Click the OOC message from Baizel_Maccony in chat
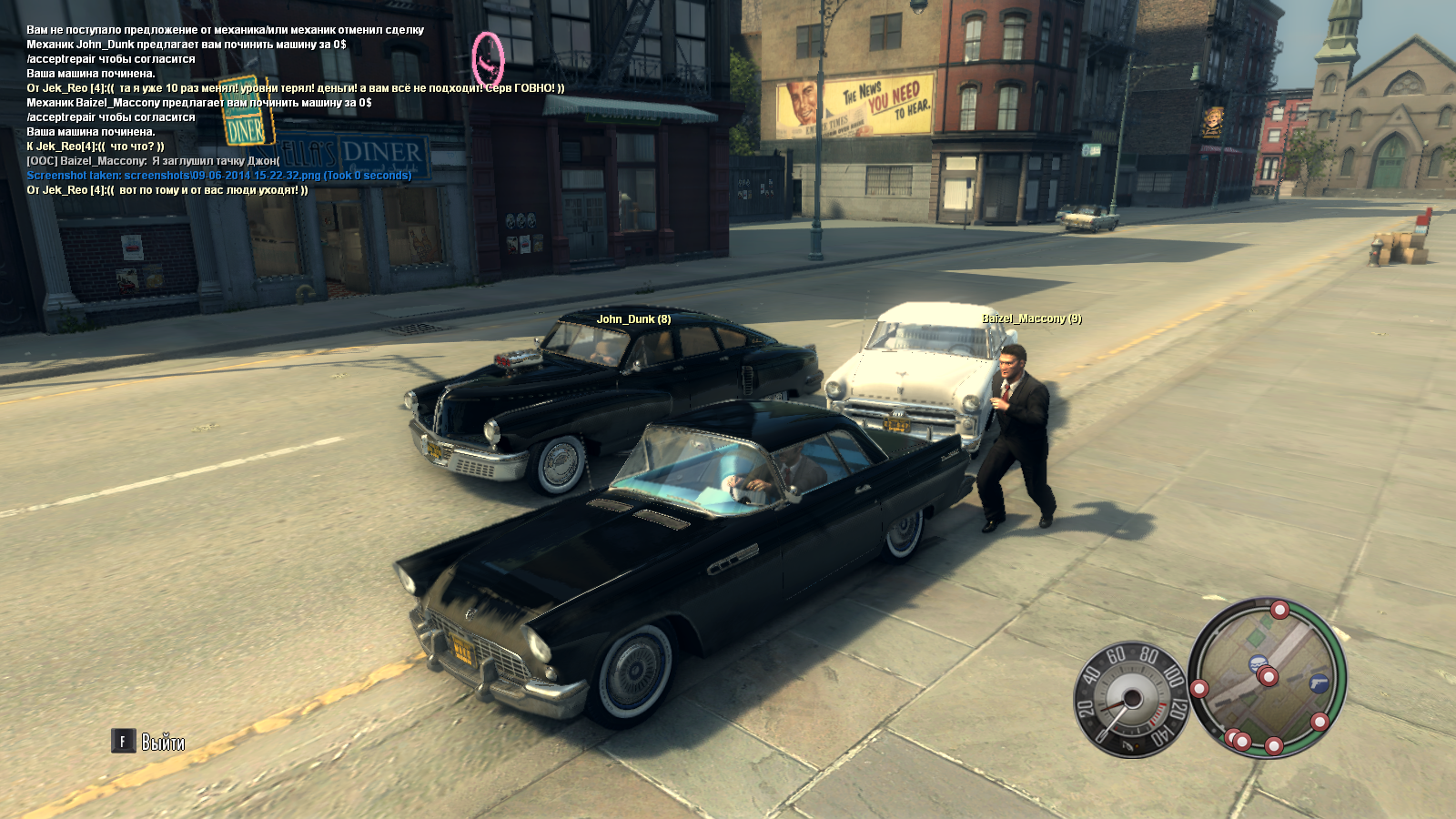Screen dimensions: 1456x819 [153, 161]
